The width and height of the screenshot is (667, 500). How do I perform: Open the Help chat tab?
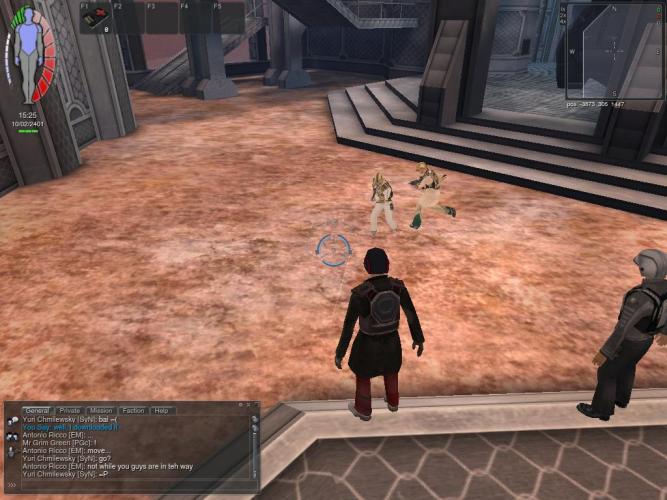pyautogui.click(x=160, y=411)
